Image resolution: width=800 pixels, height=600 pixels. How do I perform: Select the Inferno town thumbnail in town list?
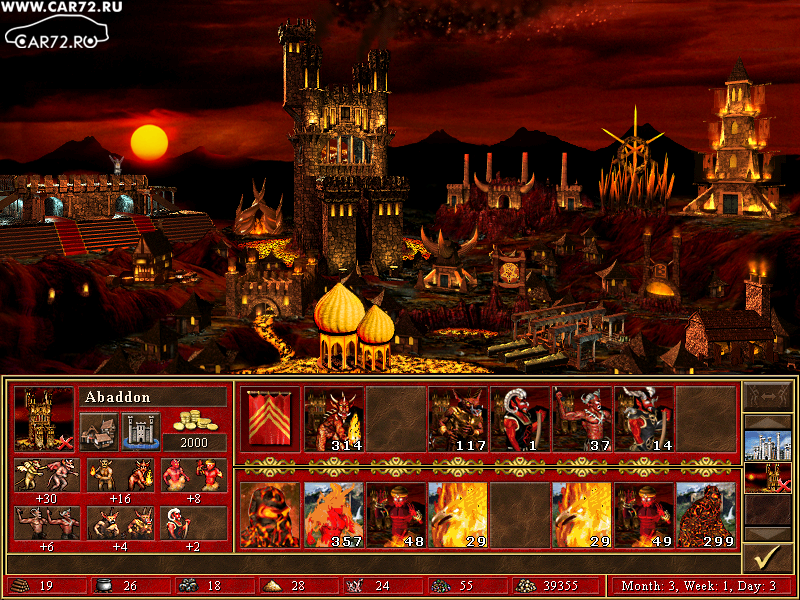[x=768, y=477]
